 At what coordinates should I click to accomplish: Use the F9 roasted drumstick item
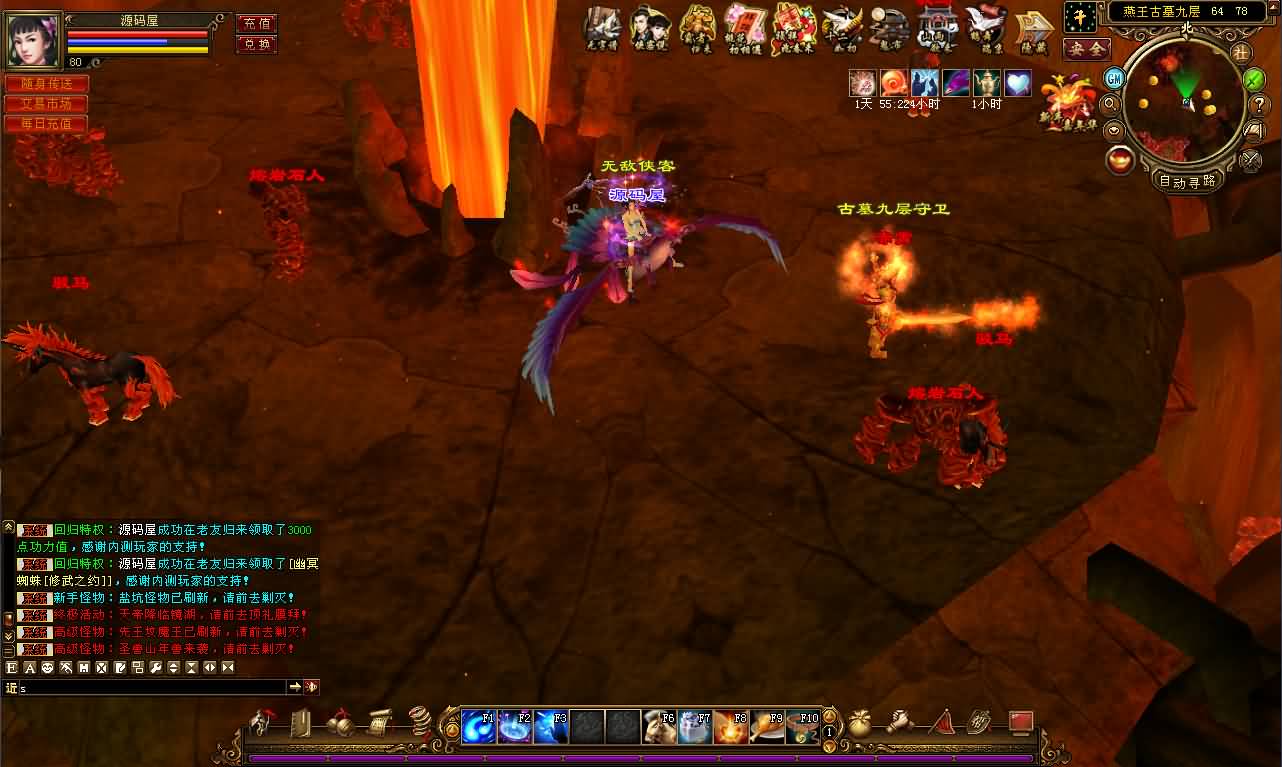[767, 727]
